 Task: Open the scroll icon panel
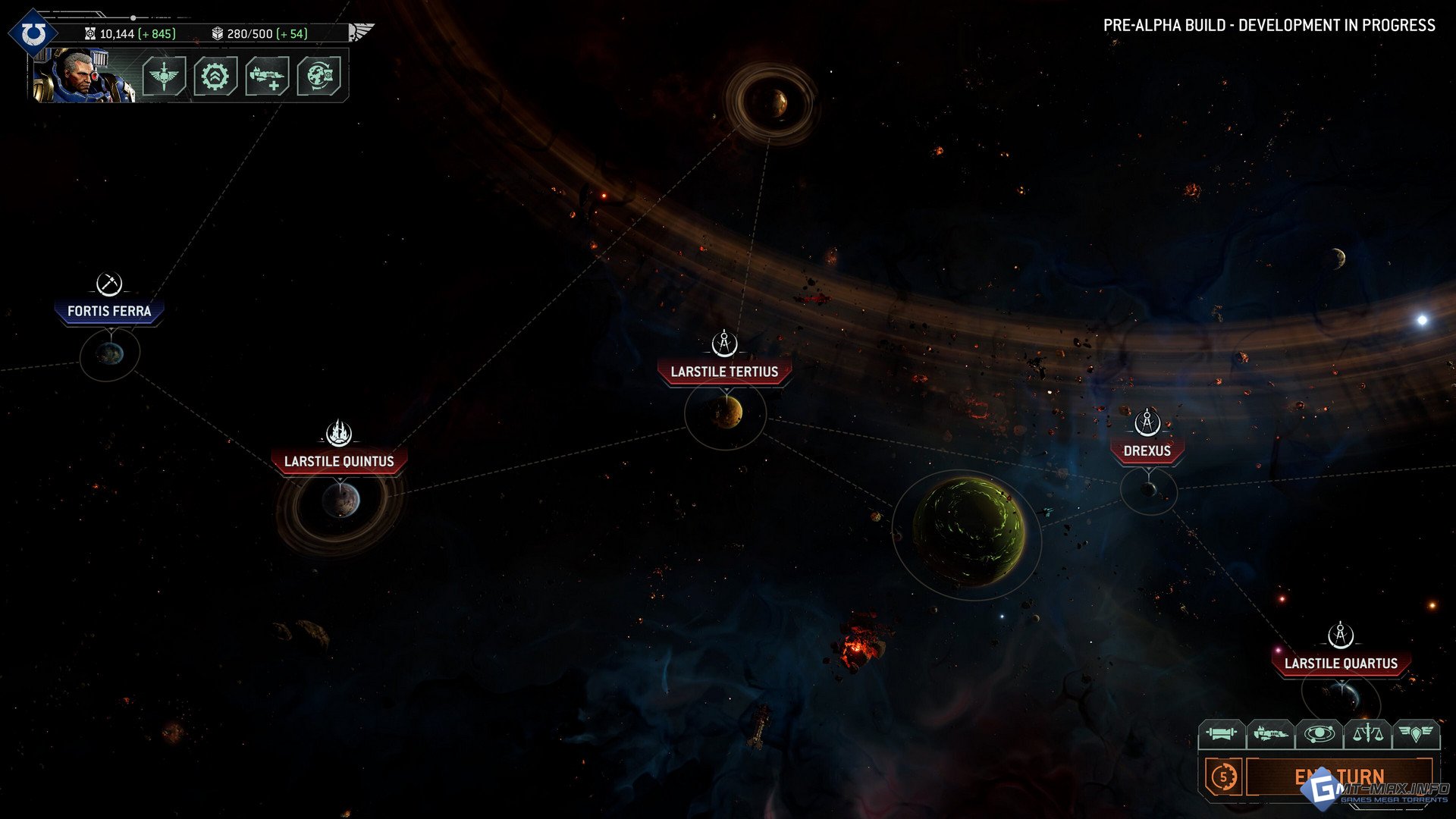1221,733
